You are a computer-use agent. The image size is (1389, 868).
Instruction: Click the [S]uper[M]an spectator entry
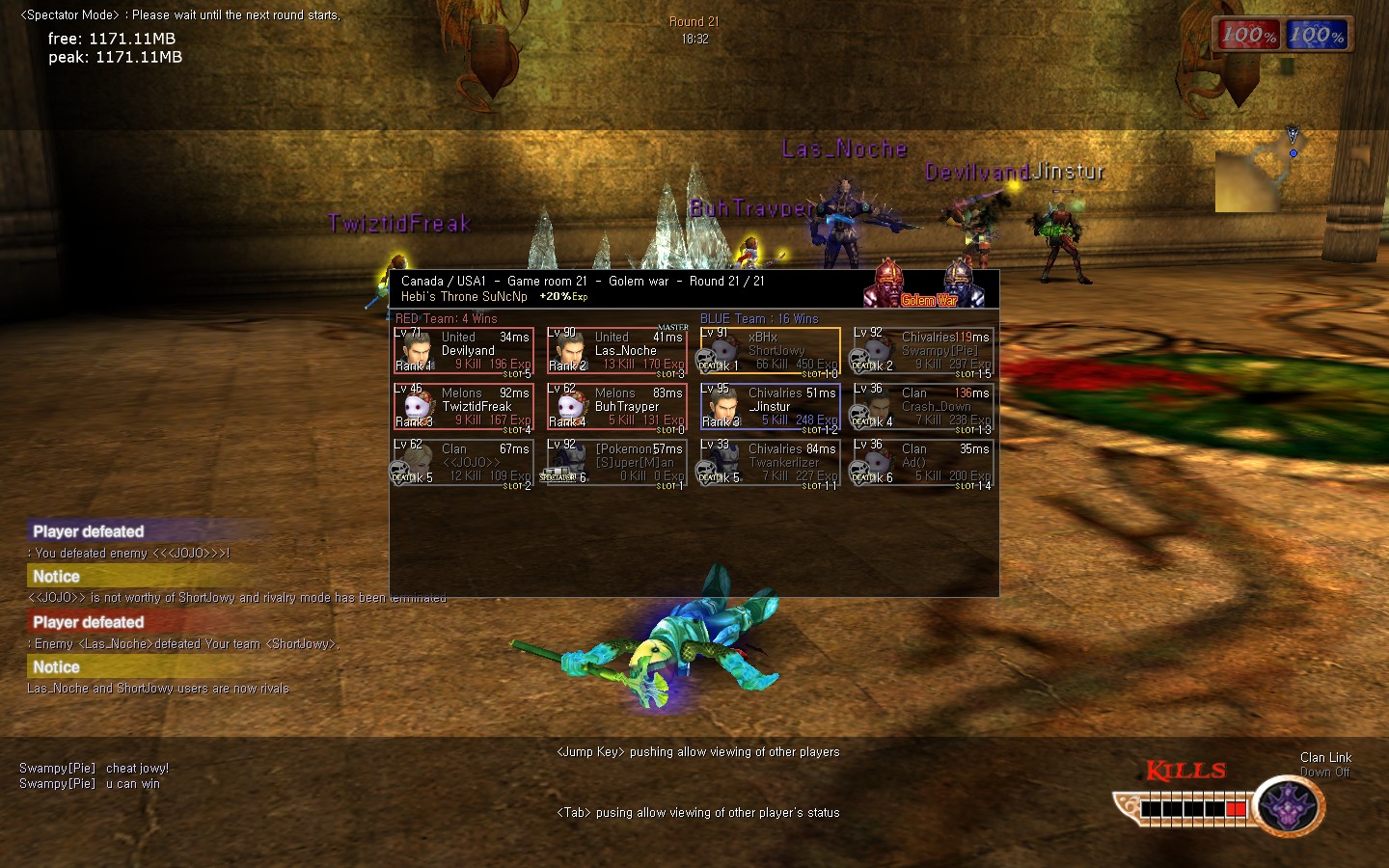click(x=616, y=463)
